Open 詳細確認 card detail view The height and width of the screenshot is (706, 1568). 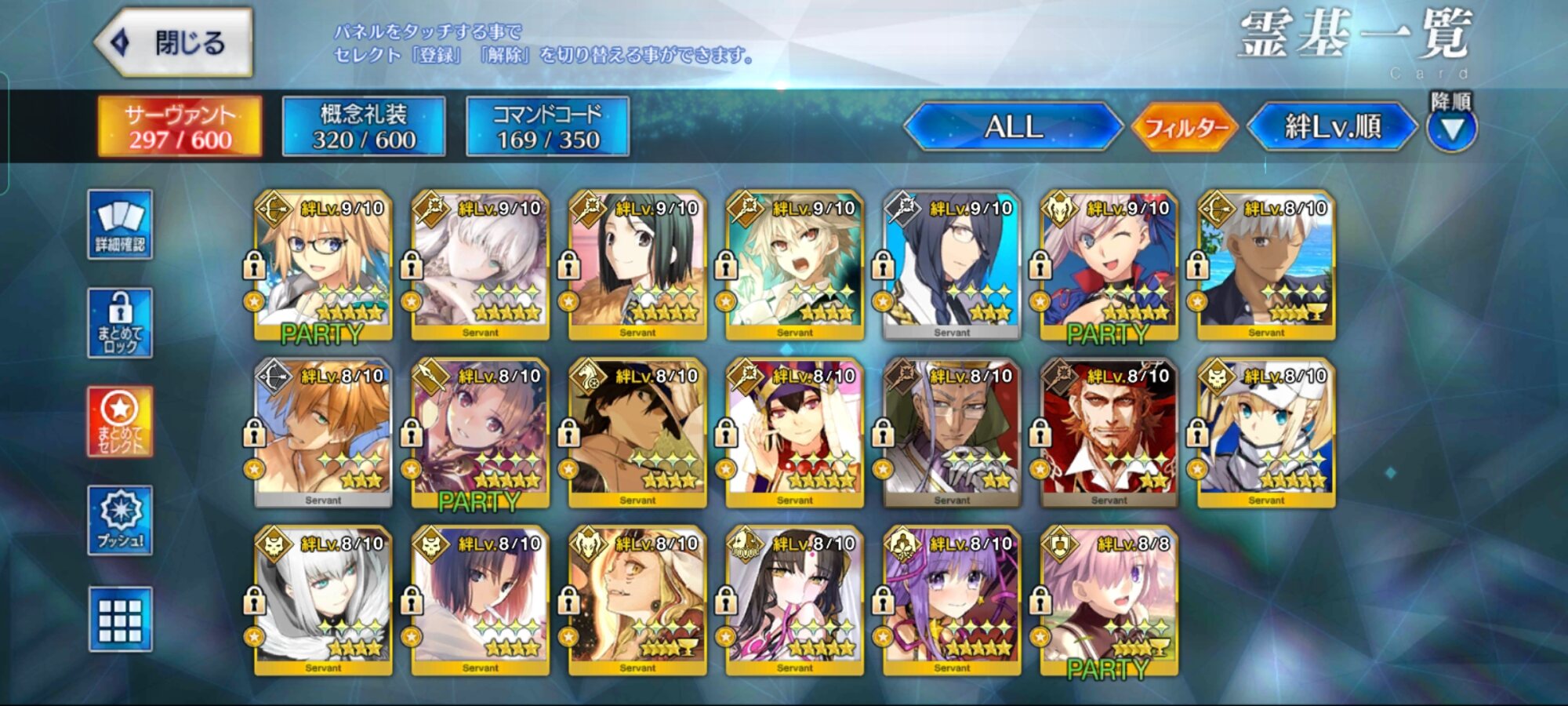click(120, 224)
